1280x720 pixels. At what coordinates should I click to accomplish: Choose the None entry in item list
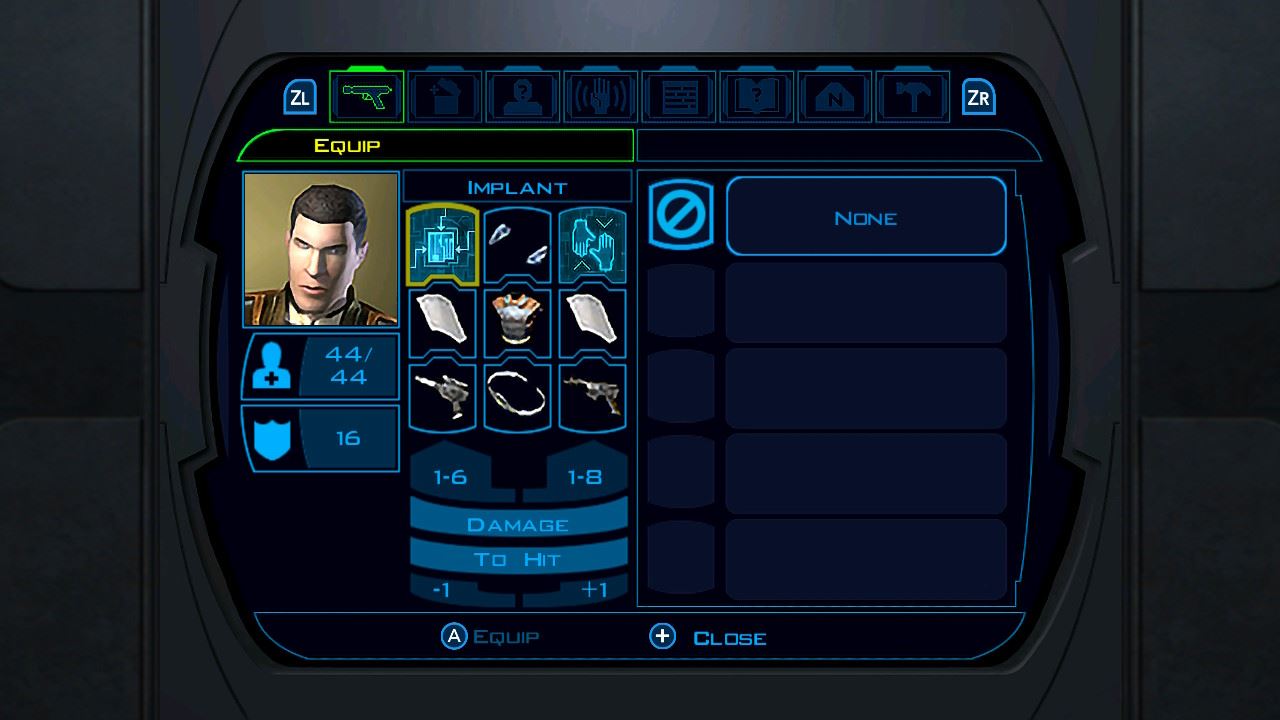coord(865,217)
